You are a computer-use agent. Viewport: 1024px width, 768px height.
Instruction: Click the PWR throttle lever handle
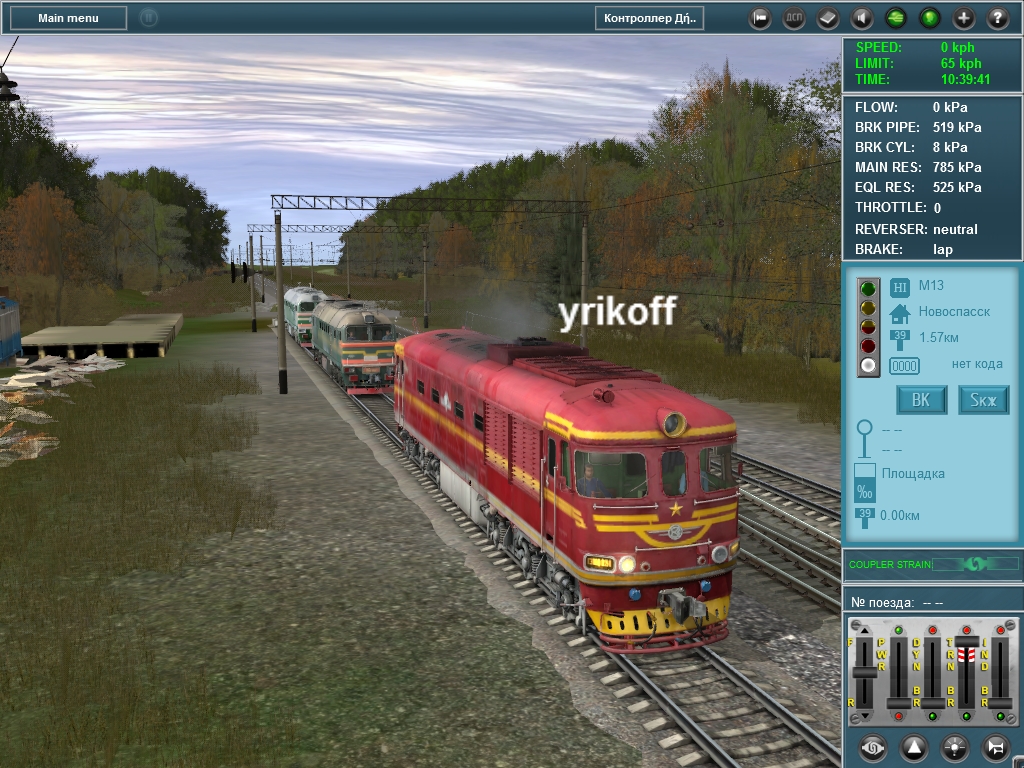(899, 704)
